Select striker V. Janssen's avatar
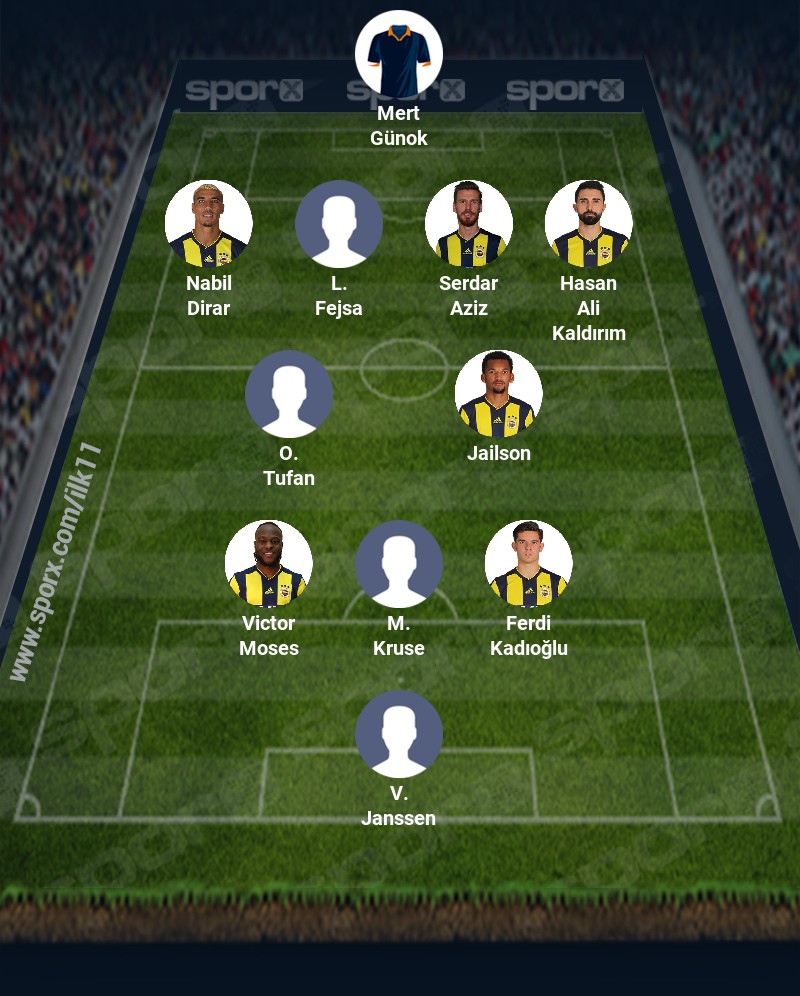The width and height of the screenshot is (800, 996). [x=399, y=734]
